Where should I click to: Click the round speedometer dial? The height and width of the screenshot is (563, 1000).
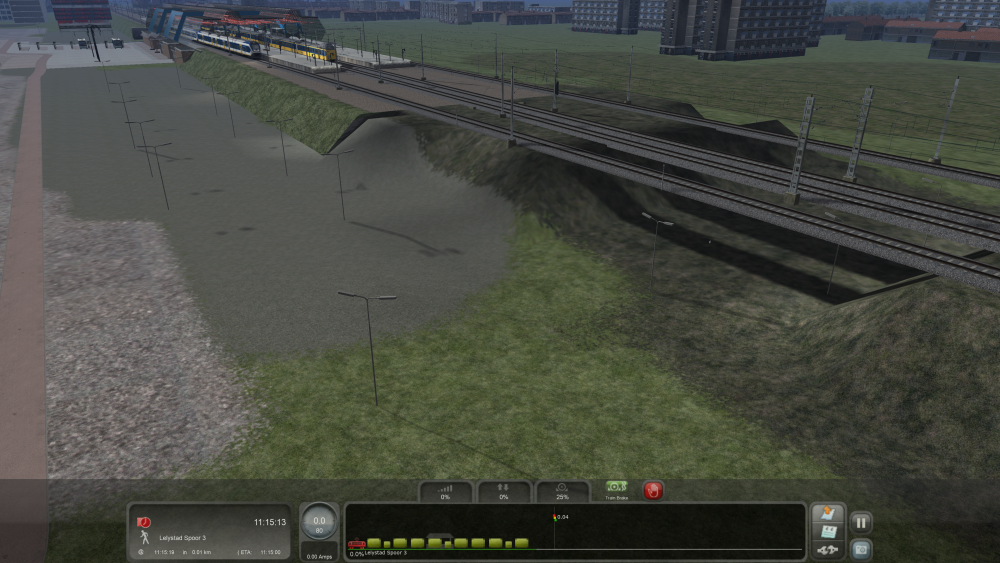(x=319, y=522)
